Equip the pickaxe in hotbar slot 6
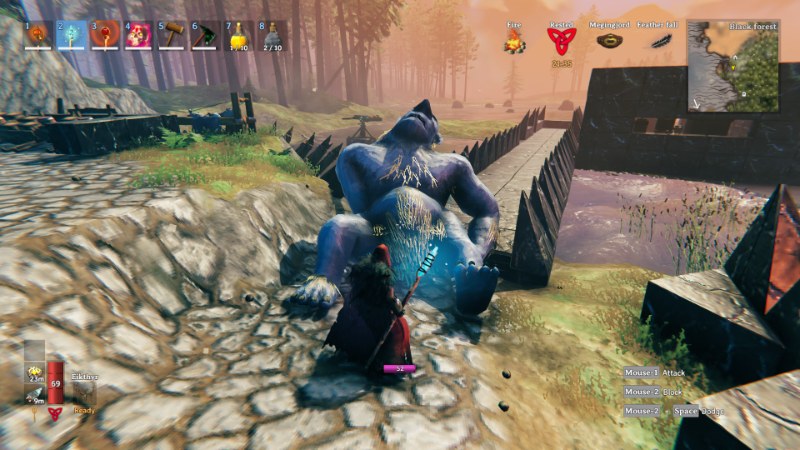 [206, 35]
